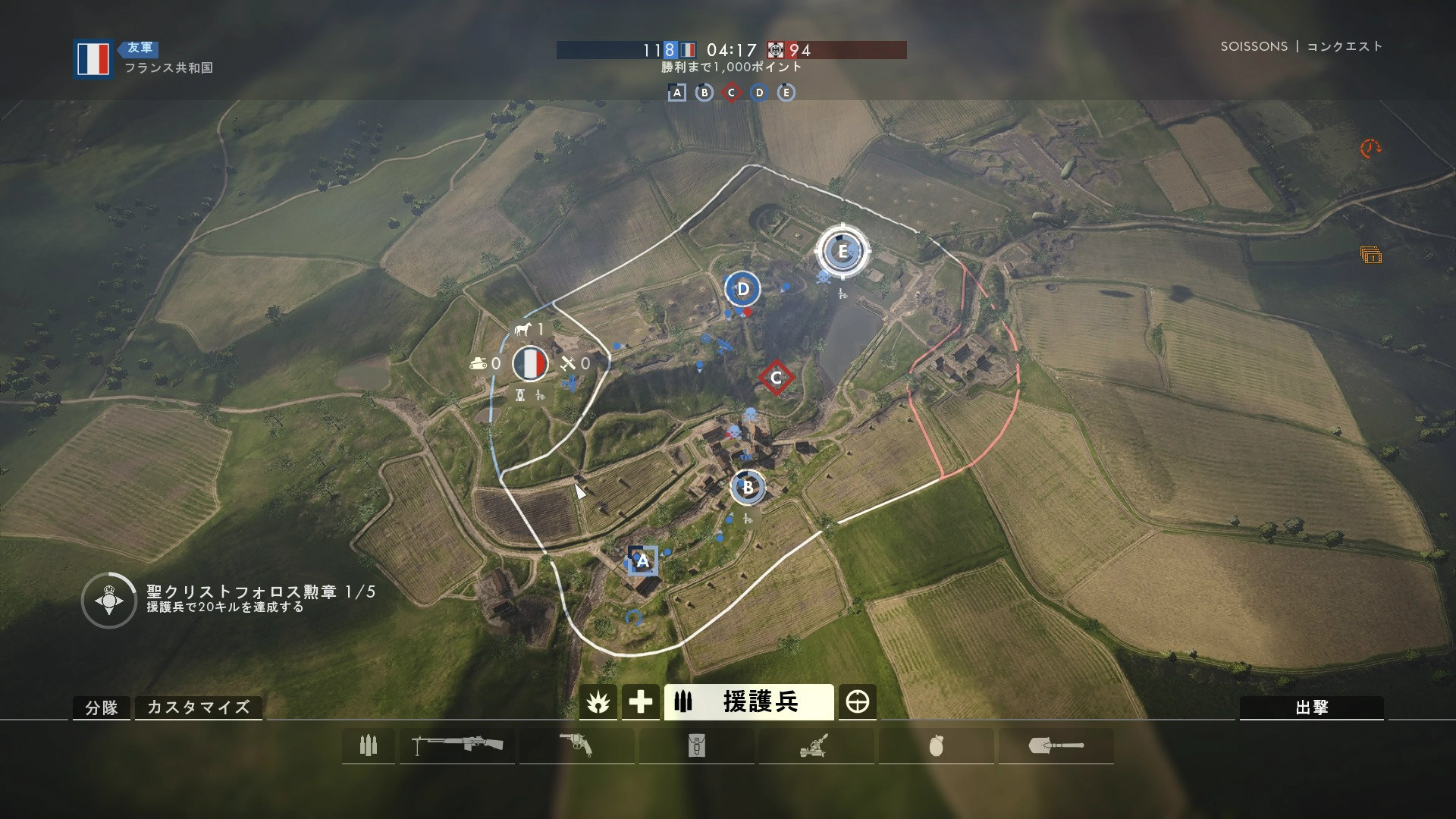Select the ammo pouch gadget slot
Screen dimensions: 1456x819
[696, 746]
